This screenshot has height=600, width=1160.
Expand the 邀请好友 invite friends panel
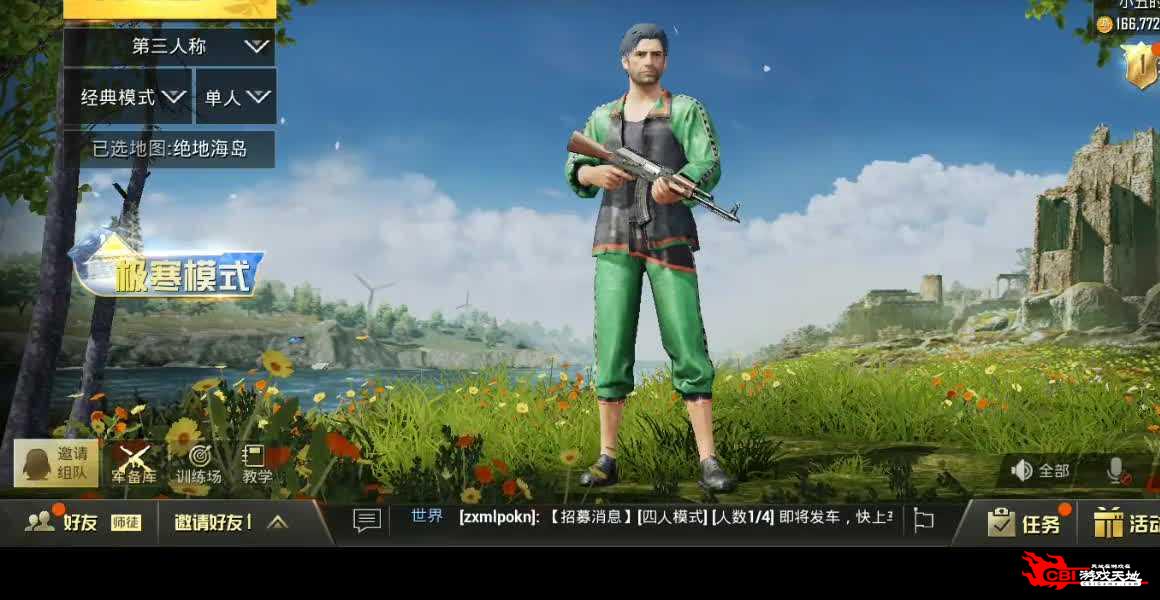click(x=232, y=521)
